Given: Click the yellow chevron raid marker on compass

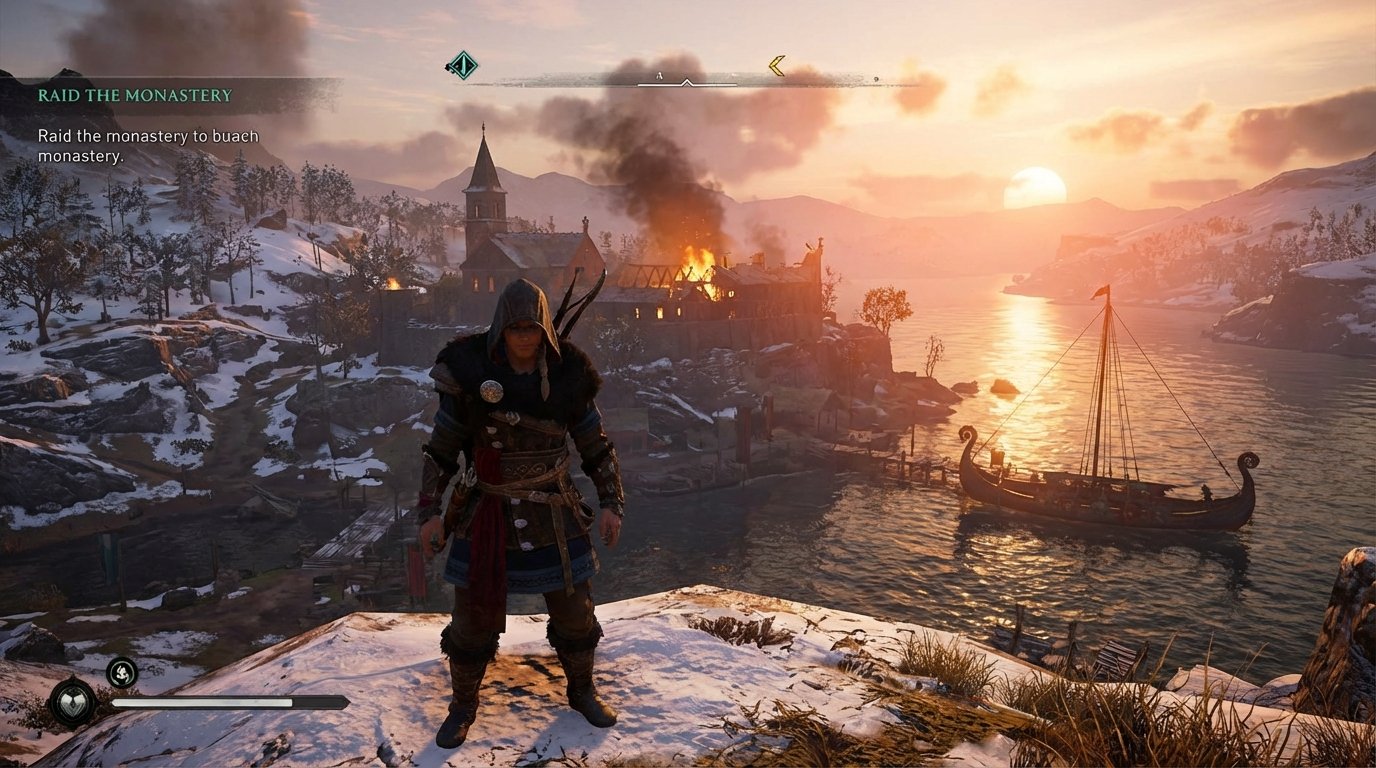Looking at the screenshot, I should [x=779, y=66].
